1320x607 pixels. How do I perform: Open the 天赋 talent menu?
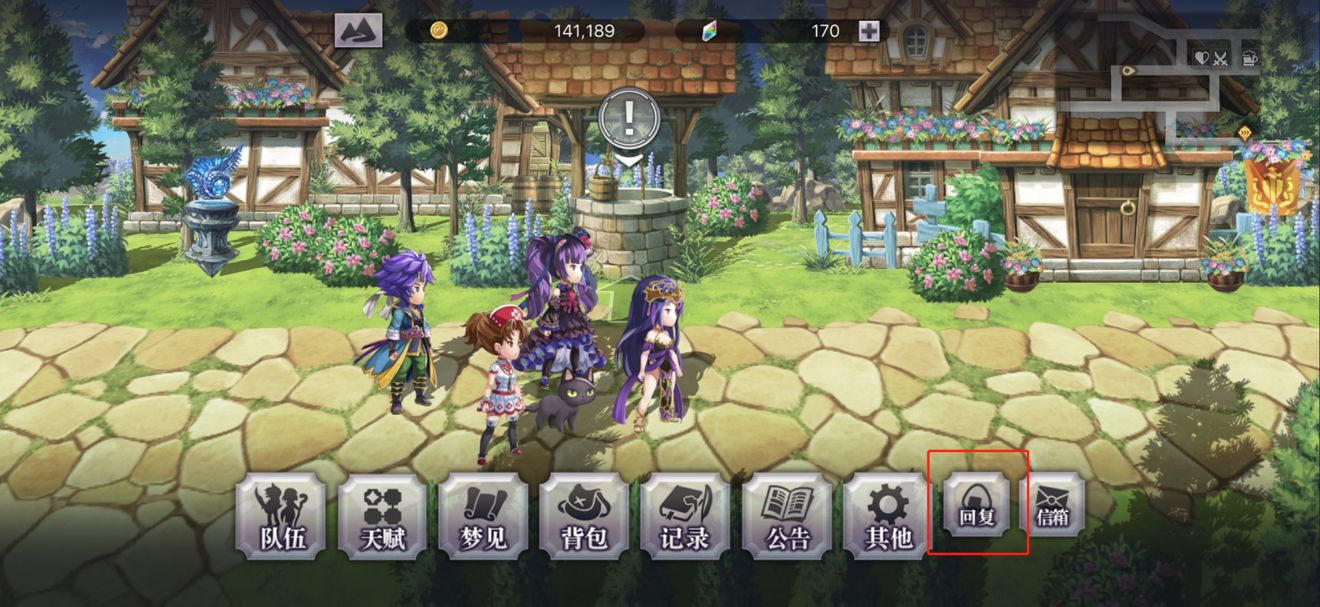point(382,516)
